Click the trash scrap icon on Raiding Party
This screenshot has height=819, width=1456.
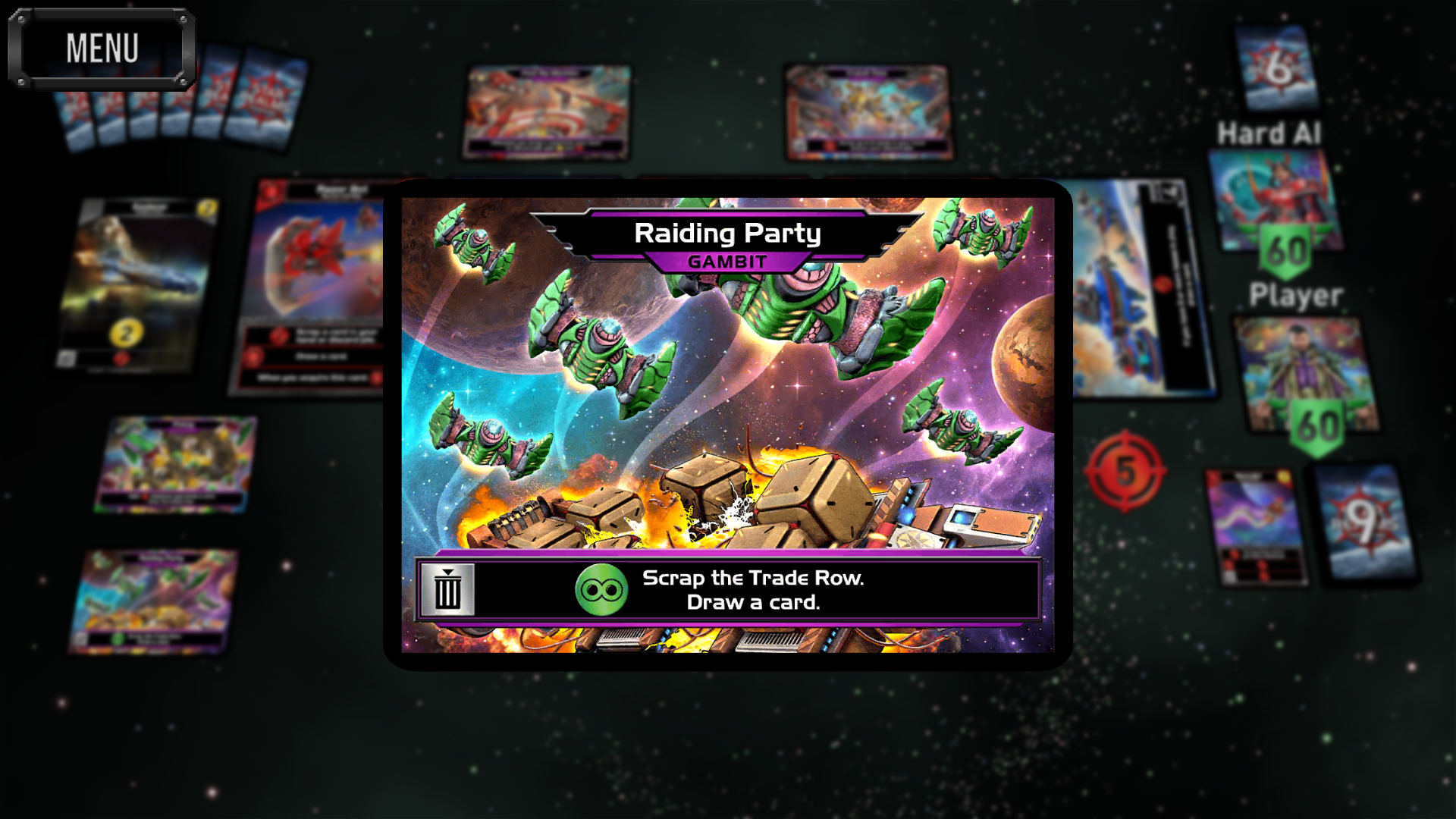click(449, 591)
